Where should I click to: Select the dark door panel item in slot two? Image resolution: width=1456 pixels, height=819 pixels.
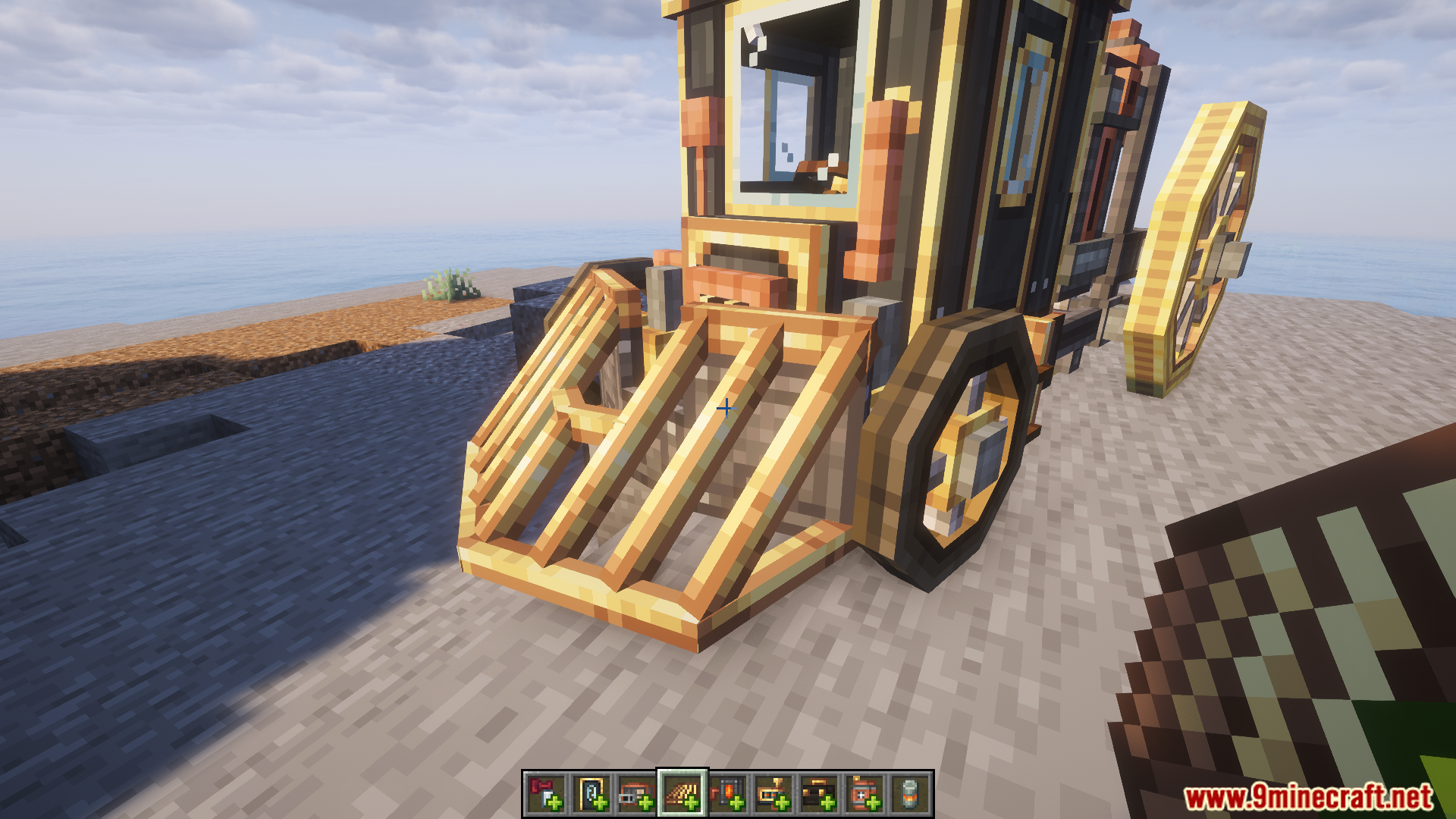tap(590, 792)
